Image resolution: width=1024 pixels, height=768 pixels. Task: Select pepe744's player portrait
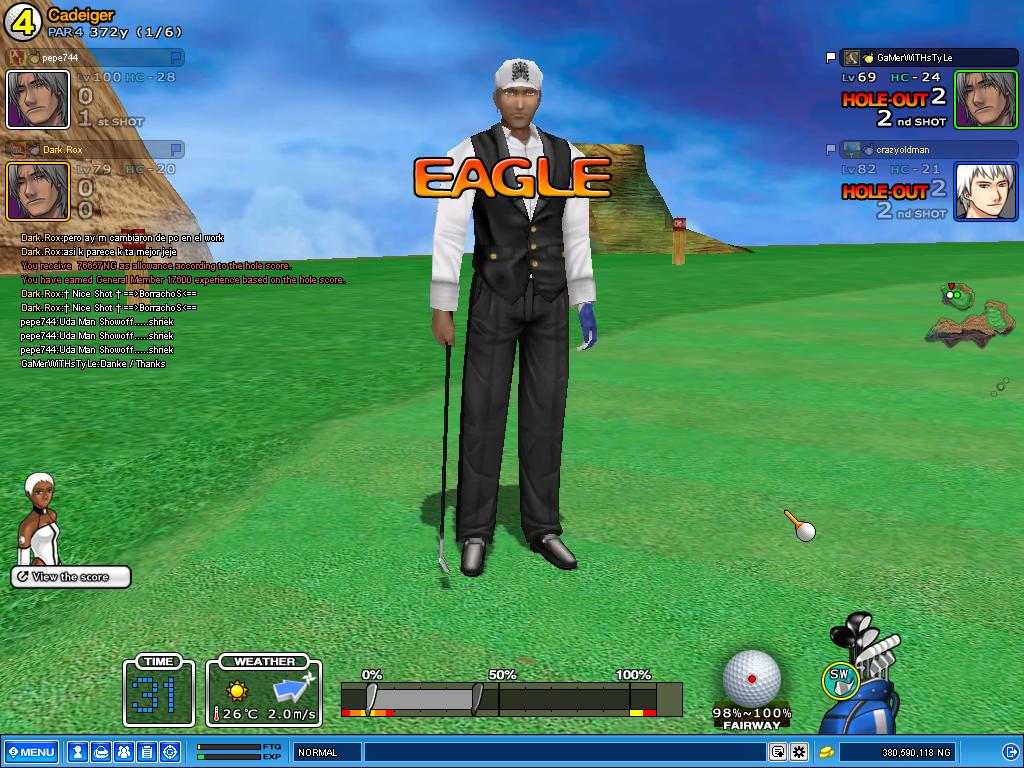(x=38, y=99)
